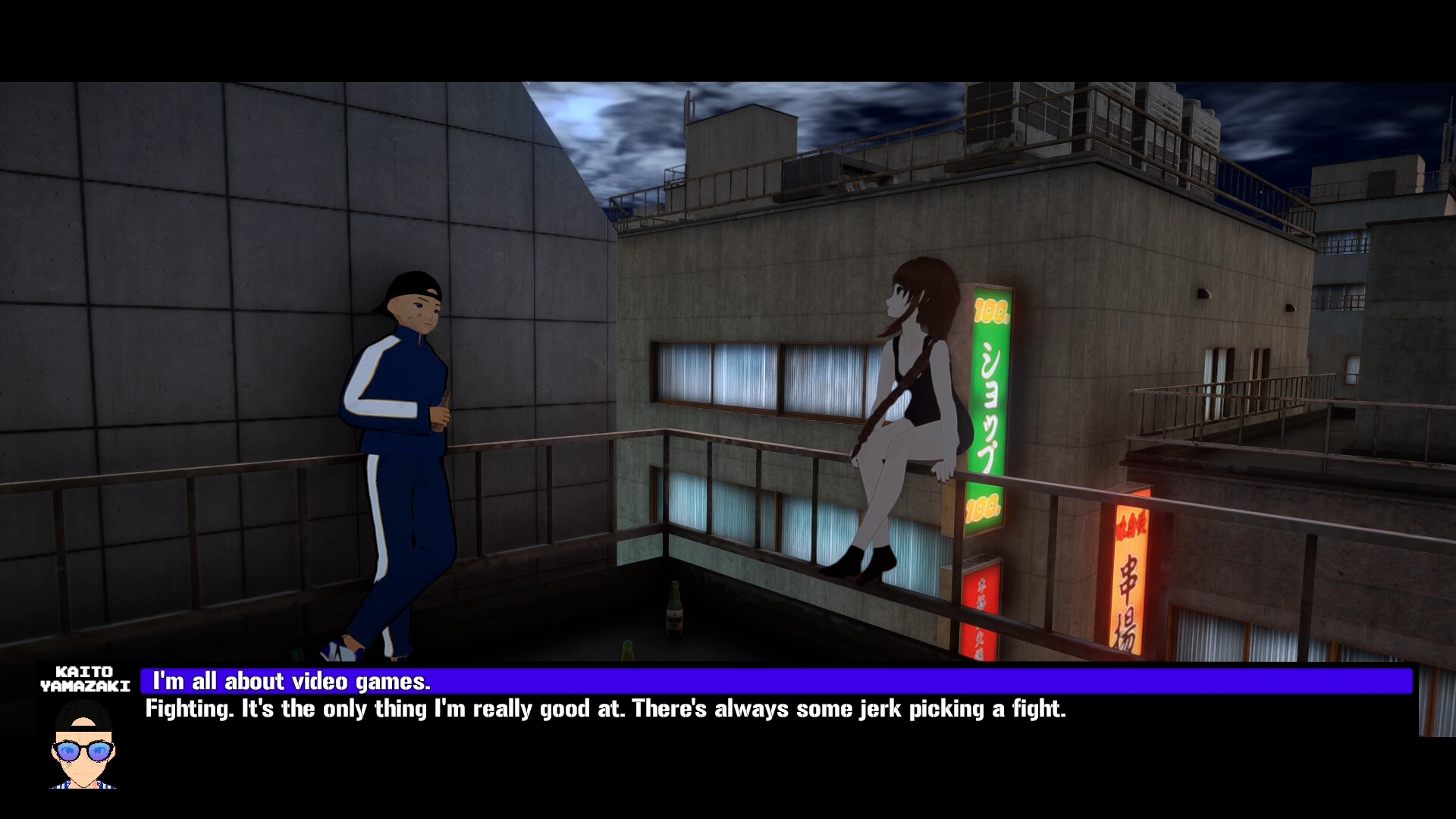Click the distant apartment building window

pos(1346,243)
